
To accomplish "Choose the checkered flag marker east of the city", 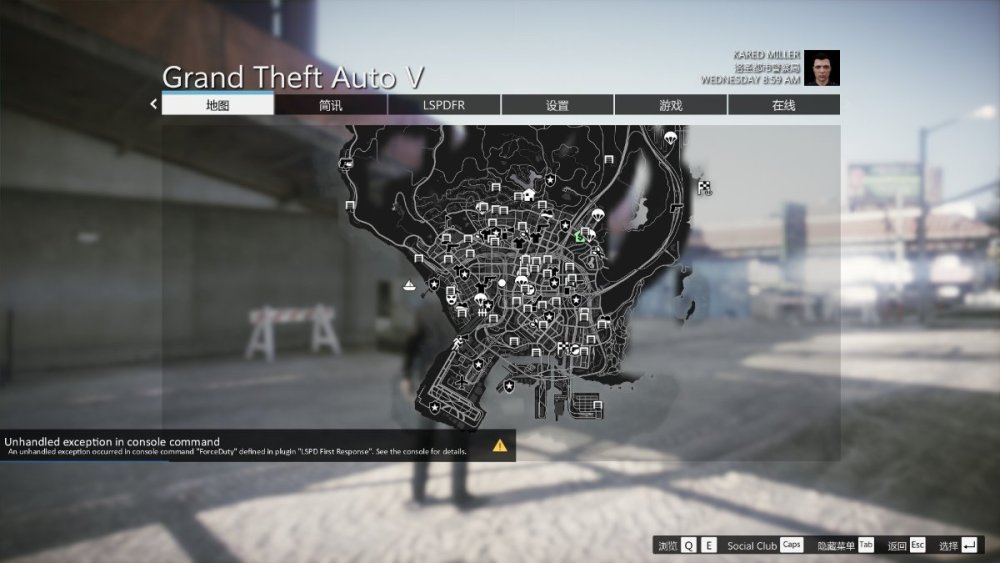I will (705, 187).
